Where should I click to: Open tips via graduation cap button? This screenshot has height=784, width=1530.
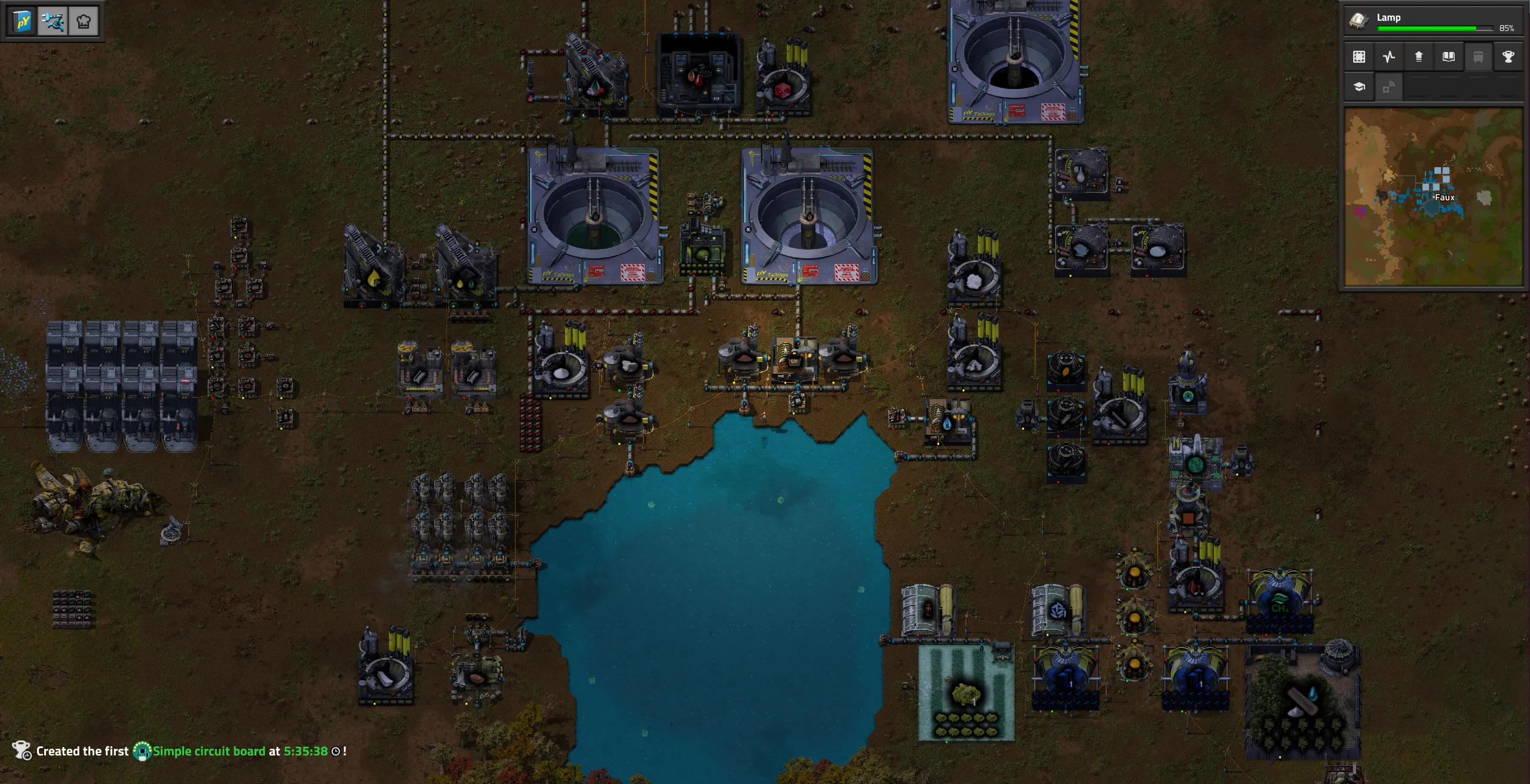click(x=1359, y=87)
